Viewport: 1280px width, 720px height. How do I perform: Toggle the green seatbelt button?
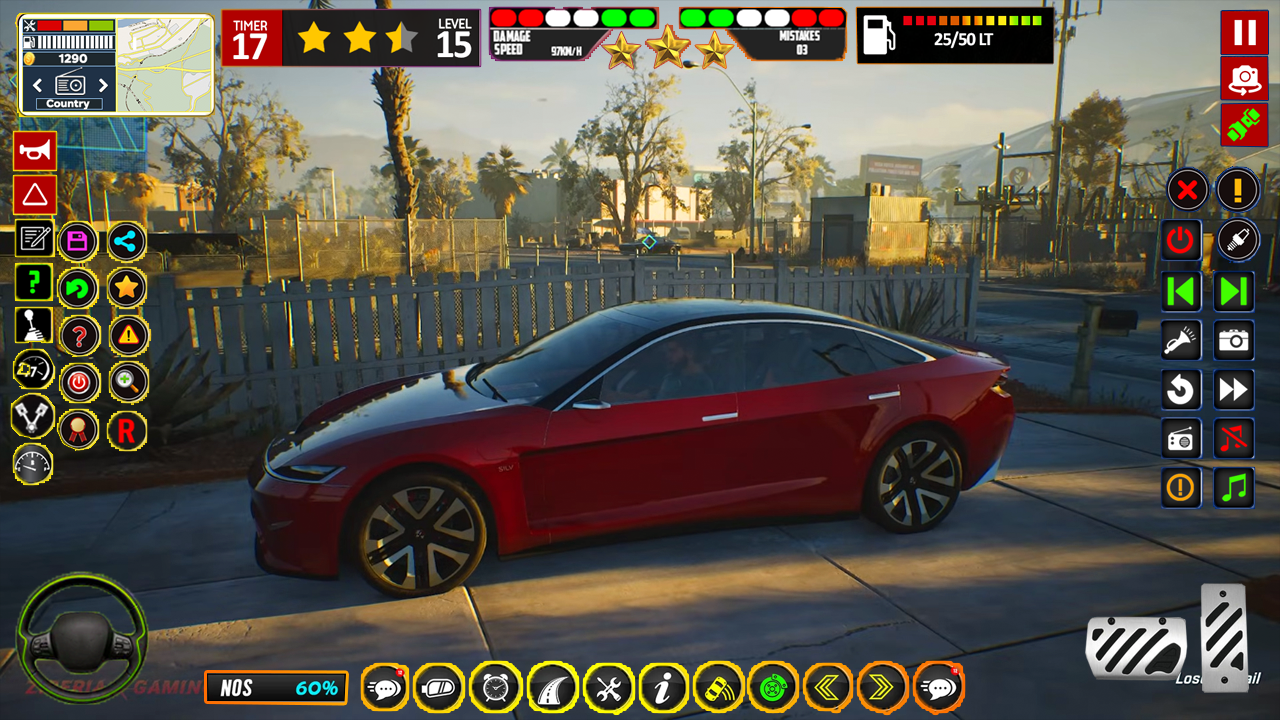point(1244,125)
